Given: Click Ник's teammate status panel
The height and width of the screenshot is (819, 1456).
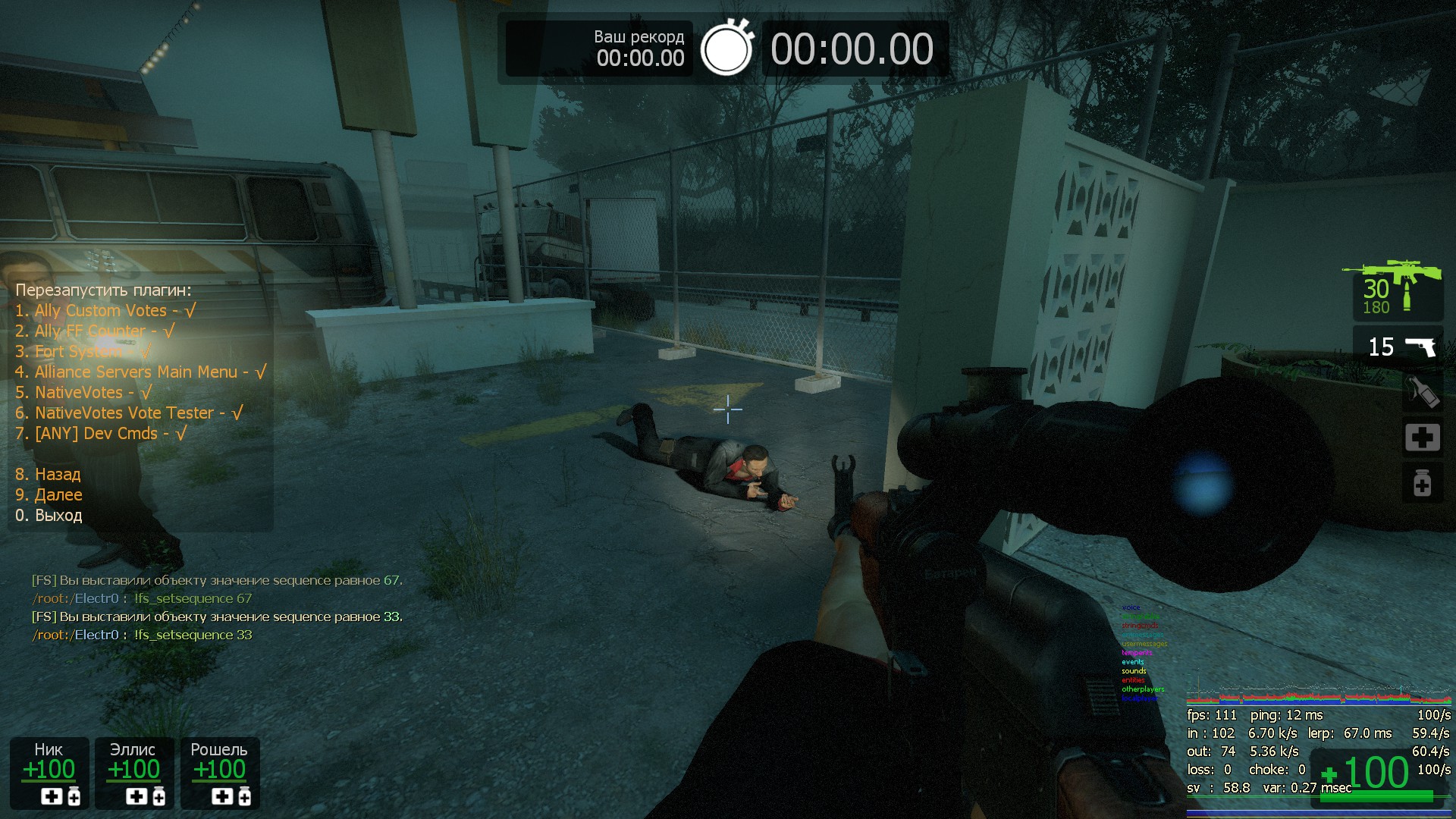Looking at the screenshot, I should tap(49, 773).
